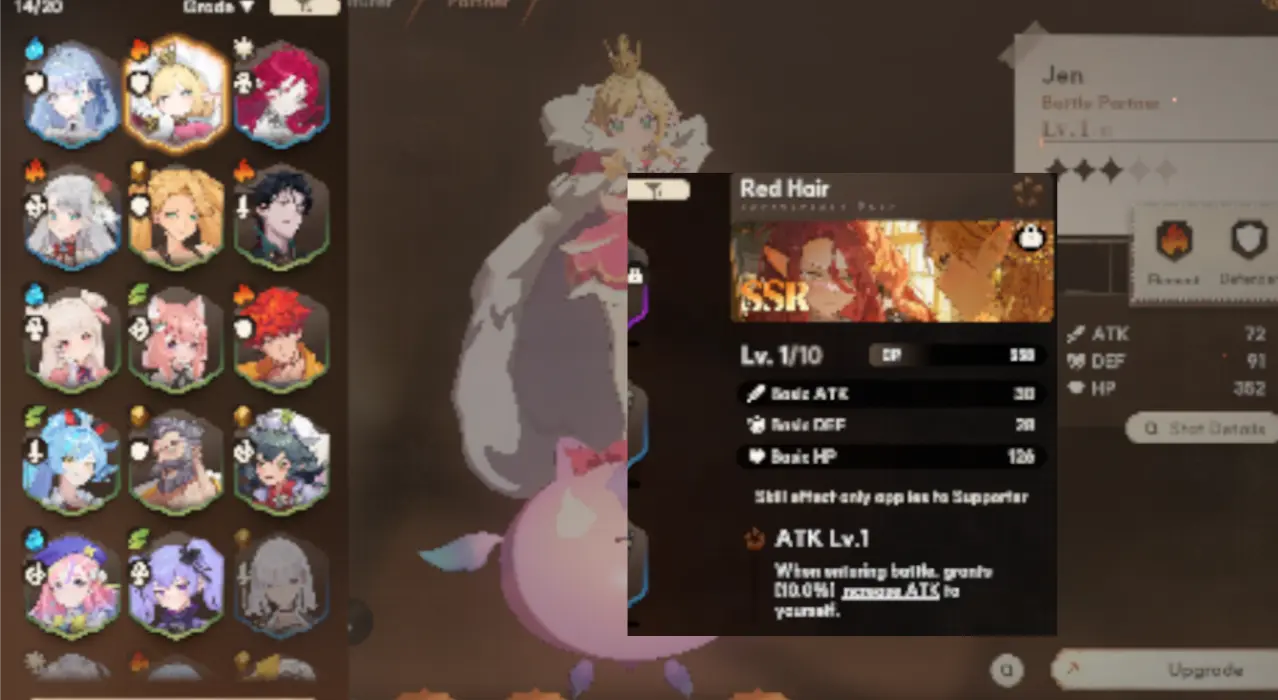The height and width of the screenshot is (700, 1278).
Task: Choose the golden long-haired character portrait
Action: pos(177,217)
